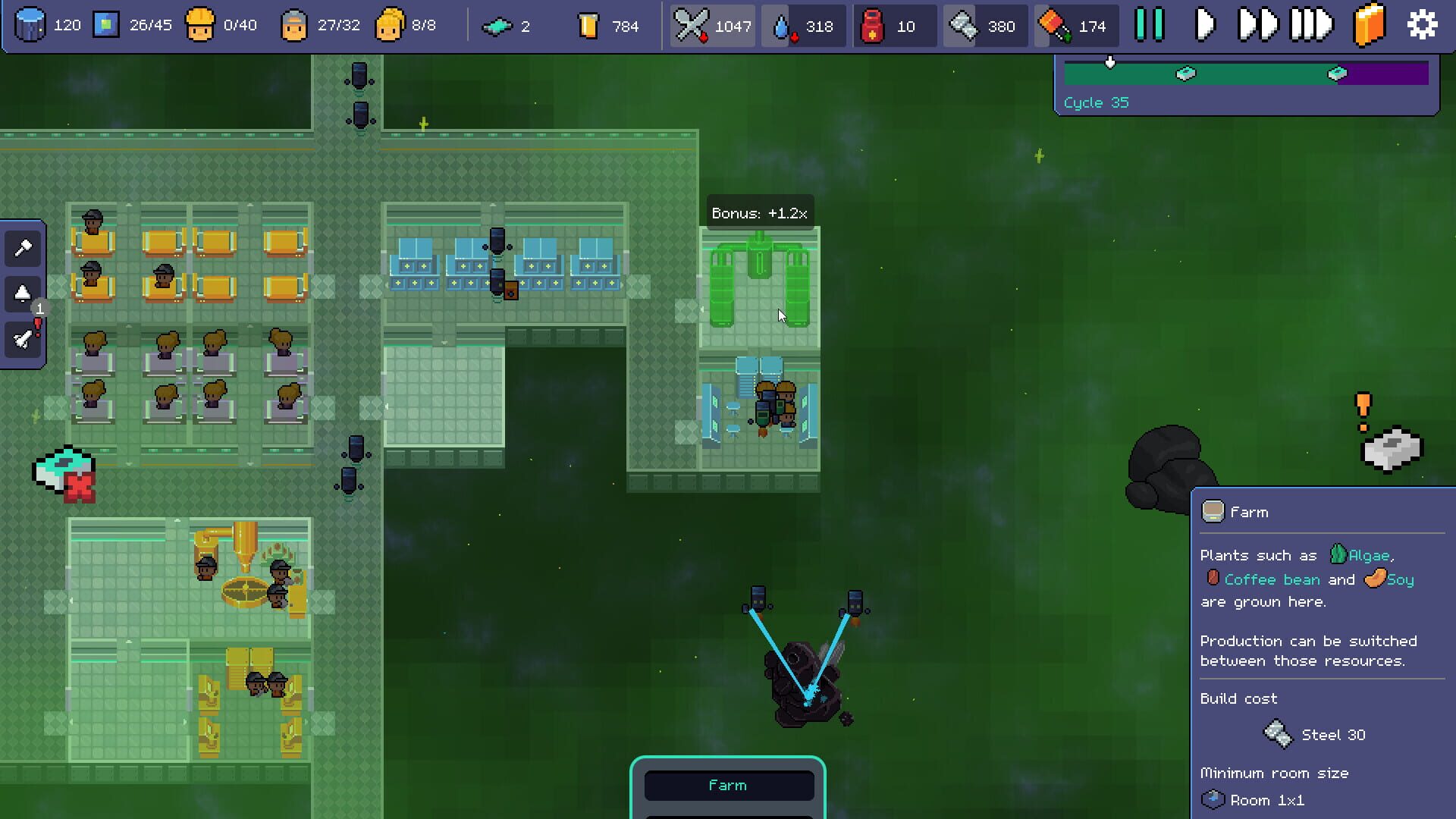This screenshot has width=1456, height=819.
Task: Select the pickaxe tool in left sidebar
Action: tap(23, 248)
